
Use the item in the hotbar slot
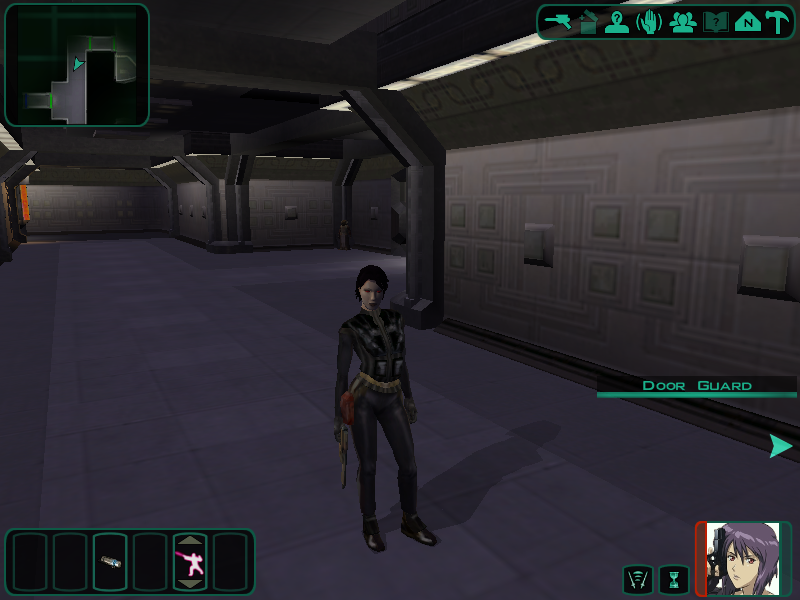coord(110,561)
